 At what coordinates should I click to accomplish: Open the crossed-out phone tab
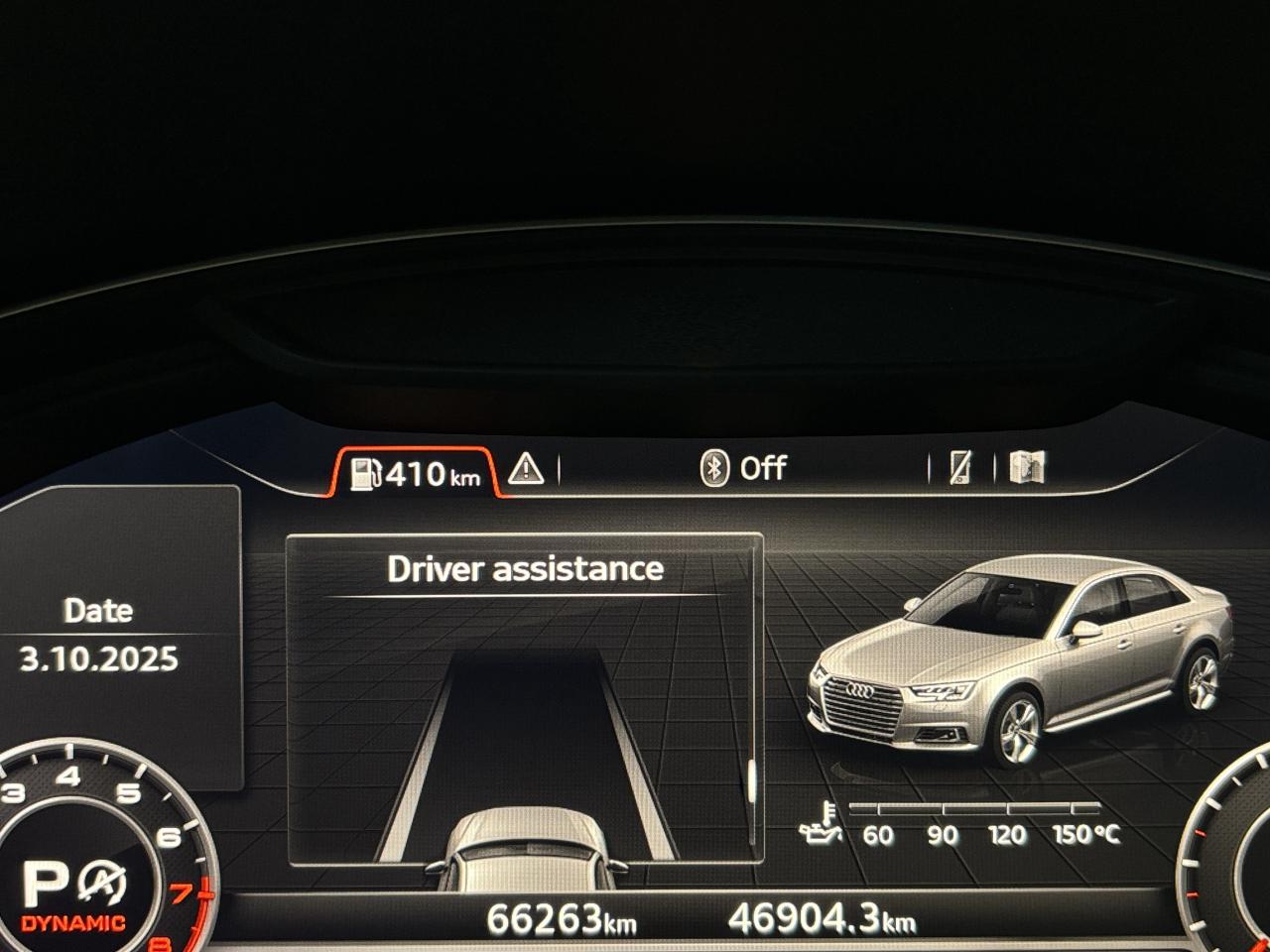coord(959,467)
